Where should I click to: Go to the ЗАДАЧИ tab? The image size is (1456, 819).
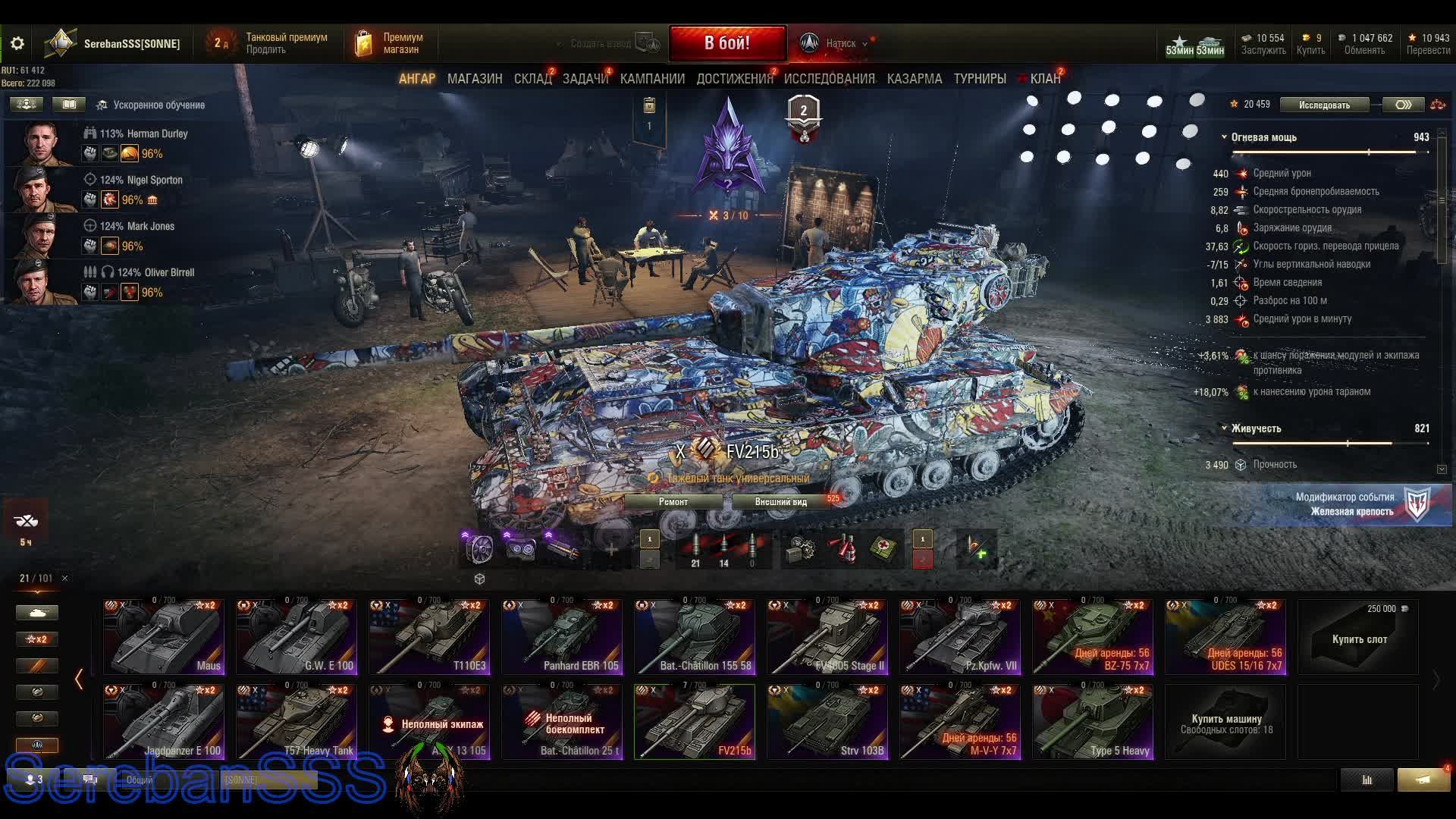585,79
